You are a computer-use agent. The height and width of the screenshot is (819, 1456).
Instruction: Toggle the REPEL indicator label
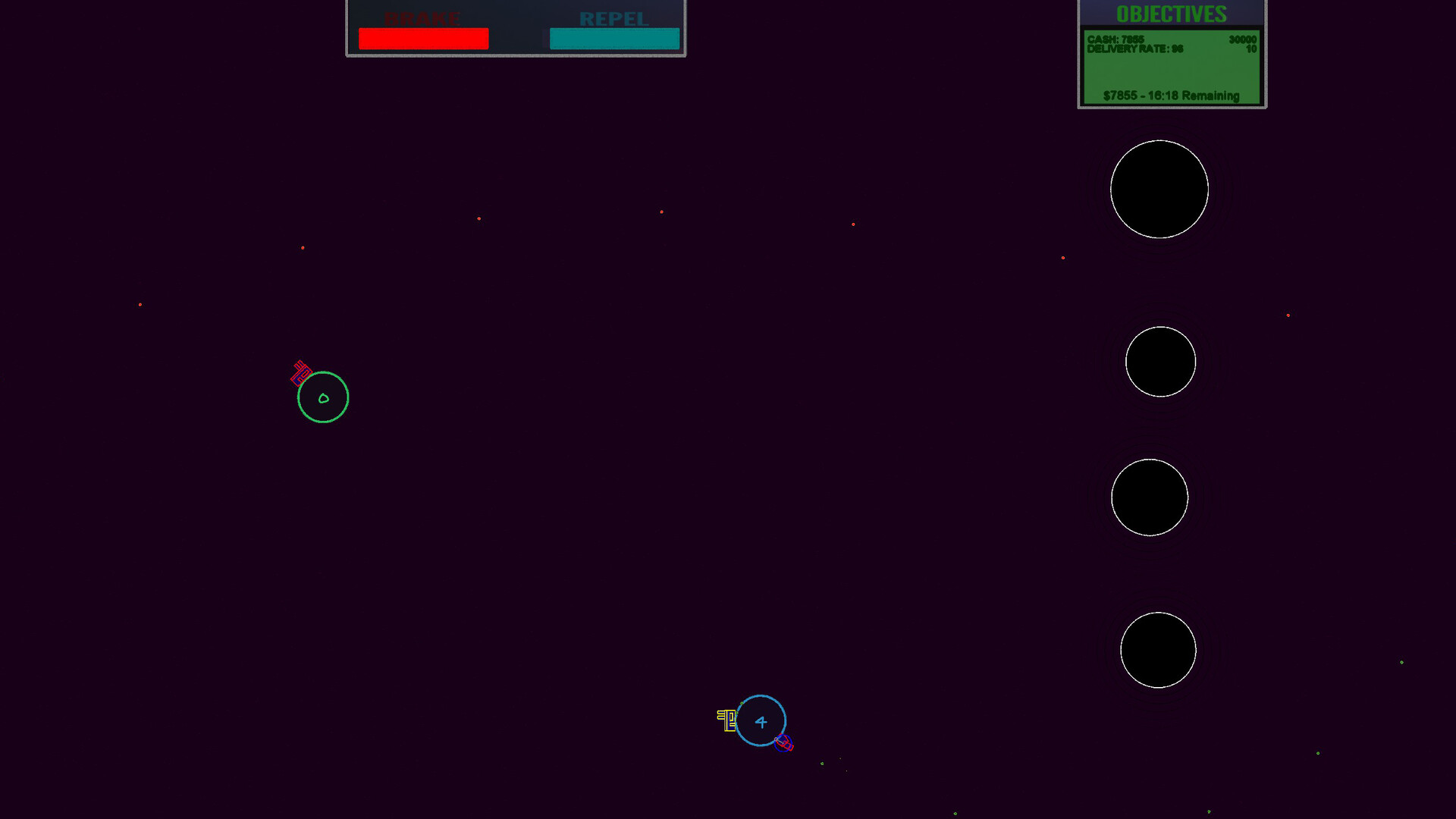click(614, 18)
